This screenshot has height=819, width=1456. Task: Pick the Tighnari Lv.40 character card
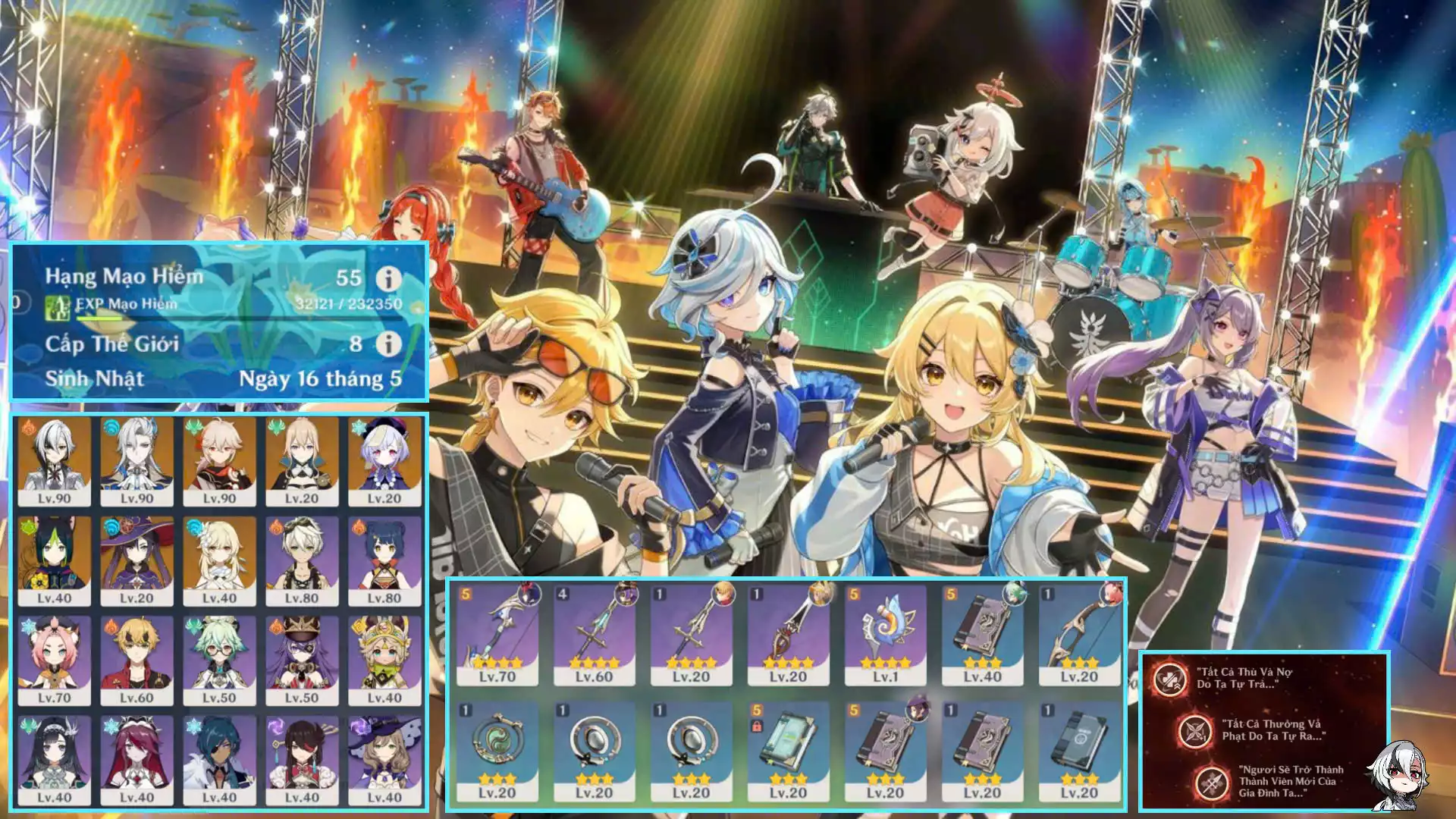[x=55, y=560]
